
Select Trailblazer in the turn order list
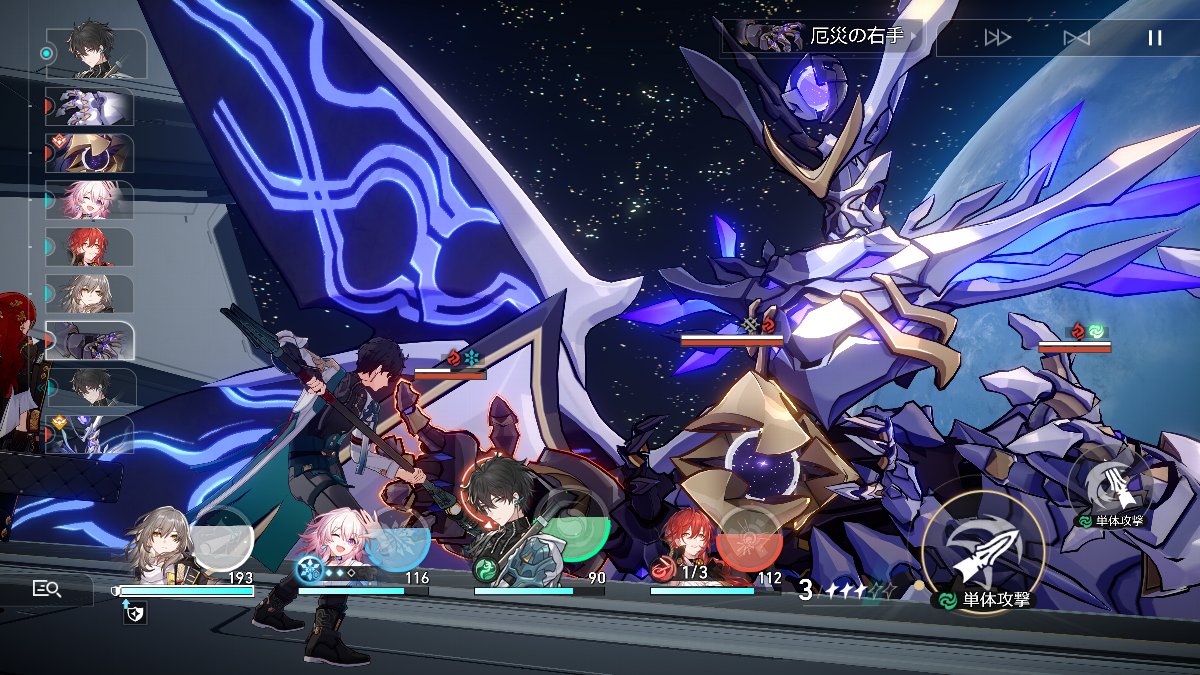click(x=91, y=293)
